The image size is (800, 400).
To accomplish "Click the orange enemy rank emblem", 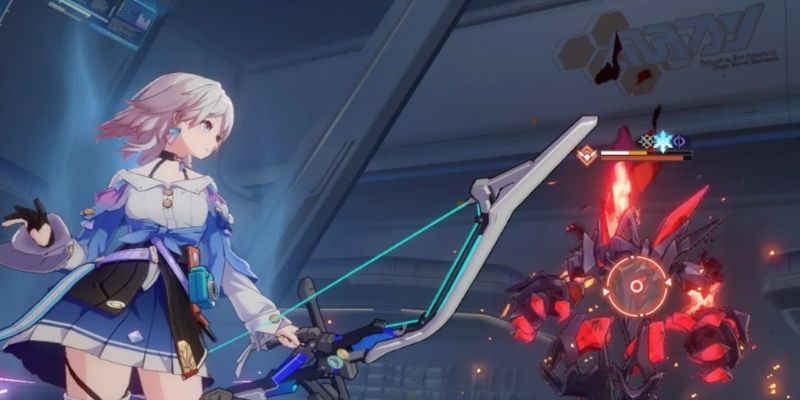I will [x=587, y=155].
